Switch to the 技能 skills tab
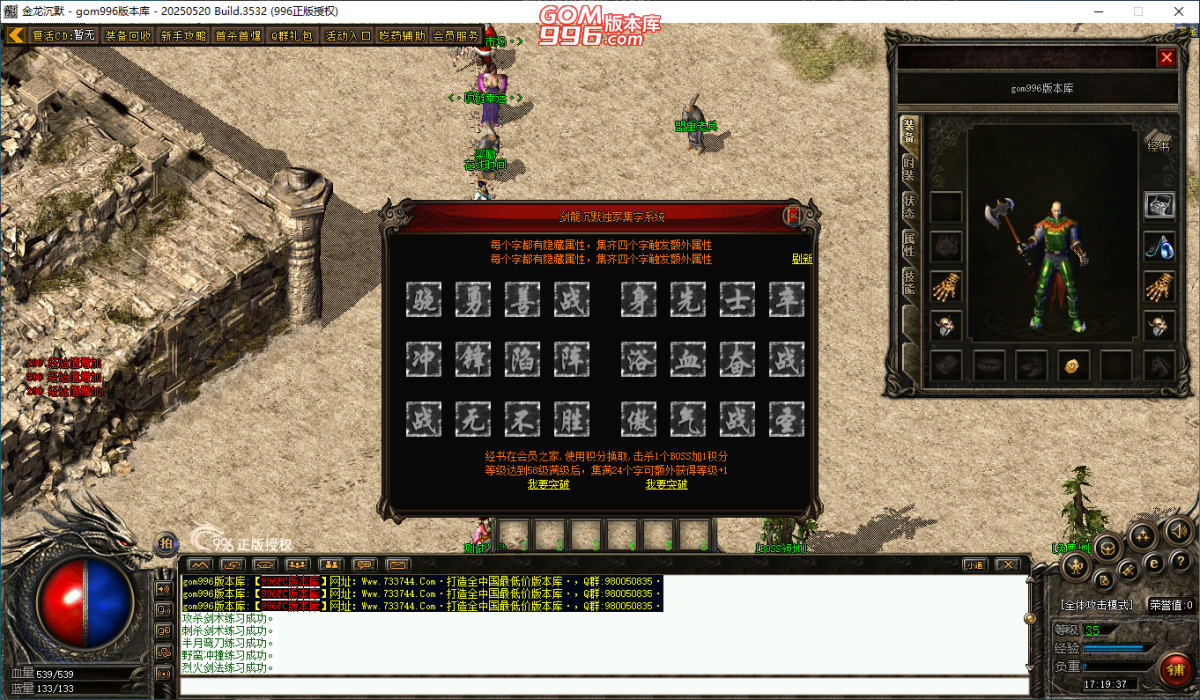1200x700 pixels. point(909,281)
